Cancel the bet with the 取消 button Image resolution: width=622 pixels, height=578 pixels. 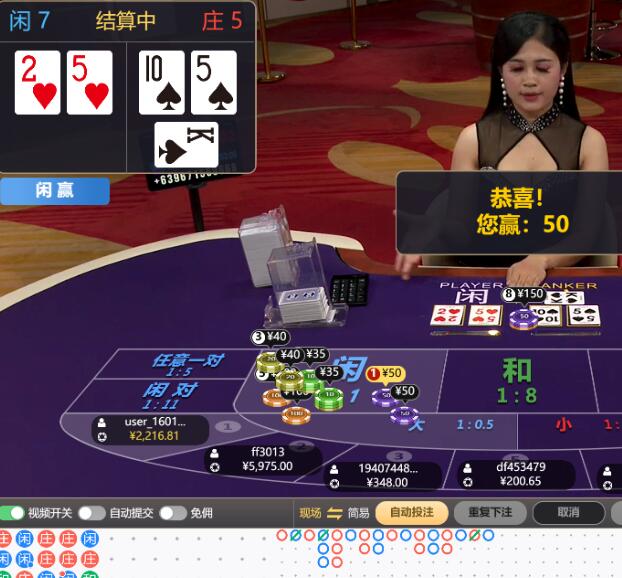point(568,513)
